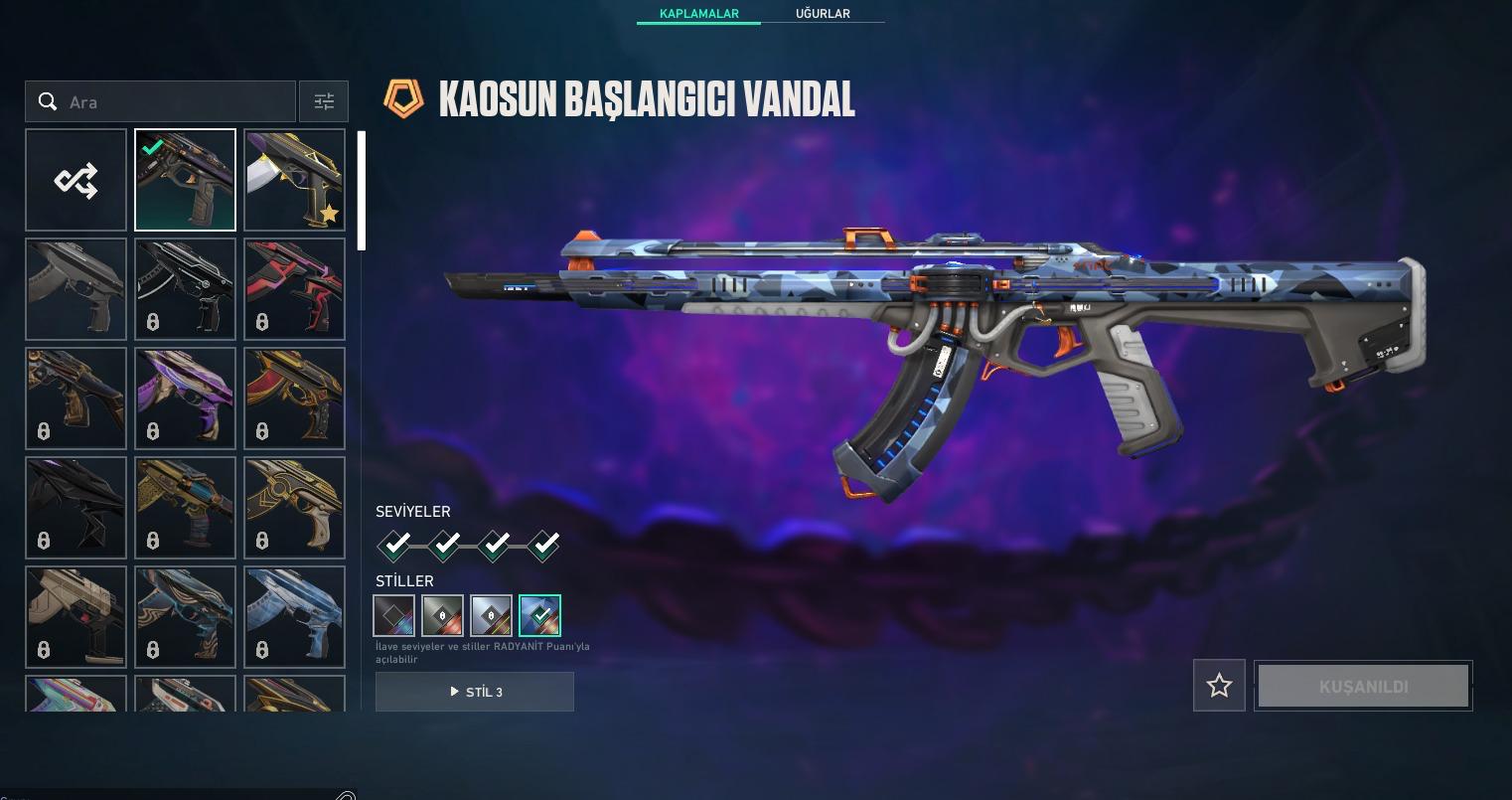Image resolution: width=1512 pixels, height=800 pixels.
Task: Select the first locked style variant thumbnail
Action: pyautogui.click(x=442, y=615)
